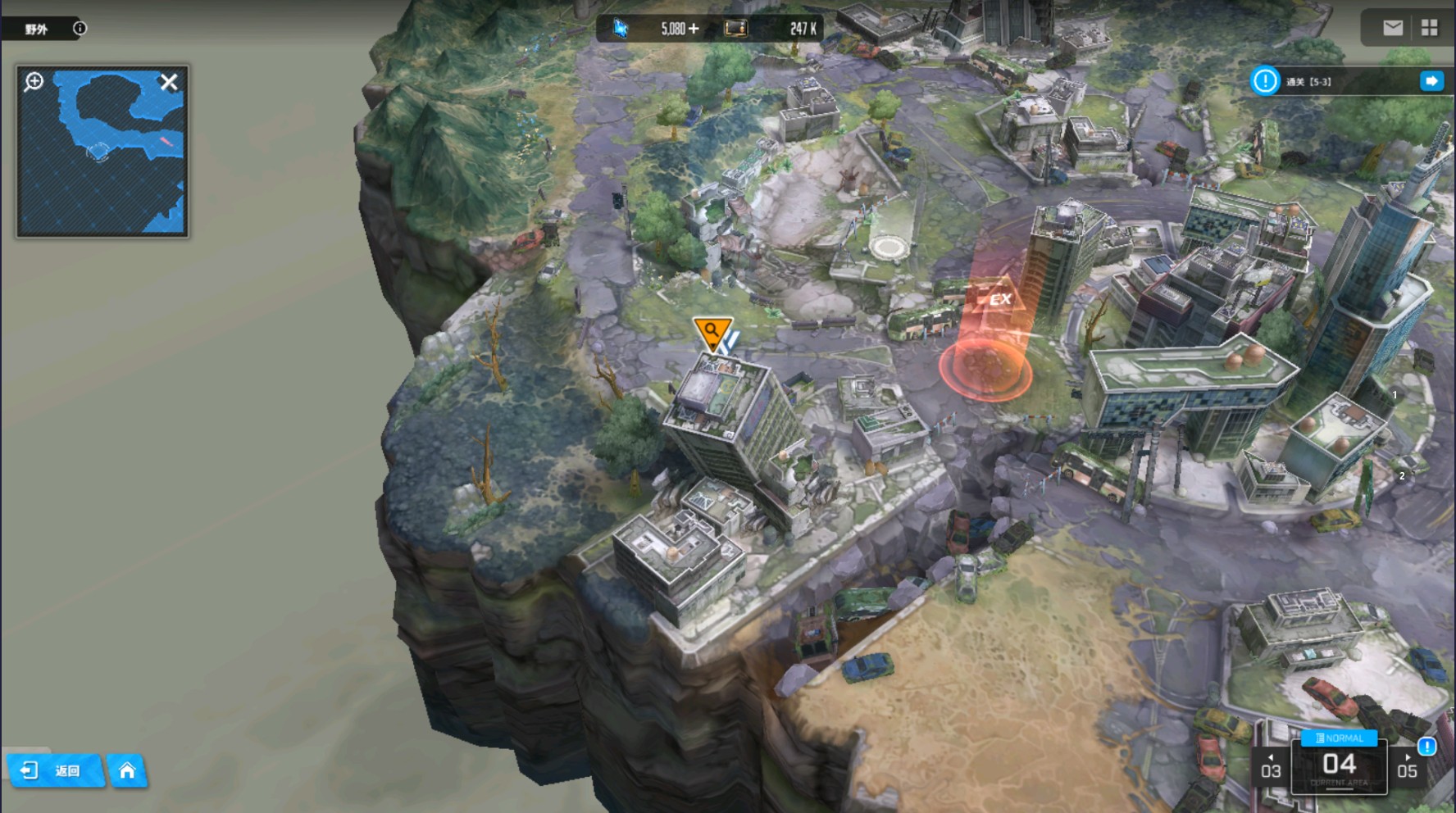Select the red EX stage marker

click(999, 300)
